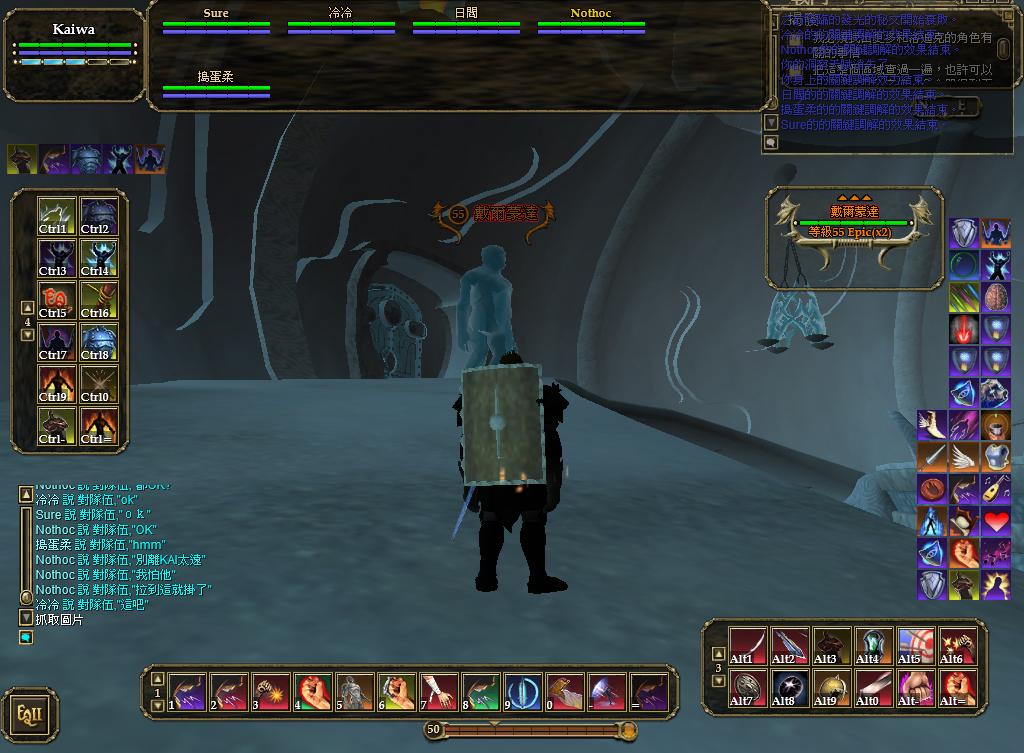Use hotbar slot 5 grey statue ability
This screenshot has height=753, width=1024.
click(355, 692)
